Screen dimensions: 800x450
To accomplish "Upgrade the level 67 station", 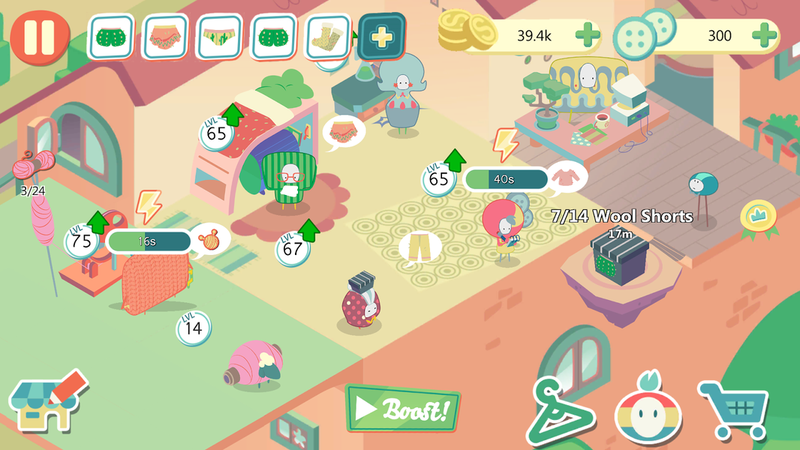I will pos(295,246).
